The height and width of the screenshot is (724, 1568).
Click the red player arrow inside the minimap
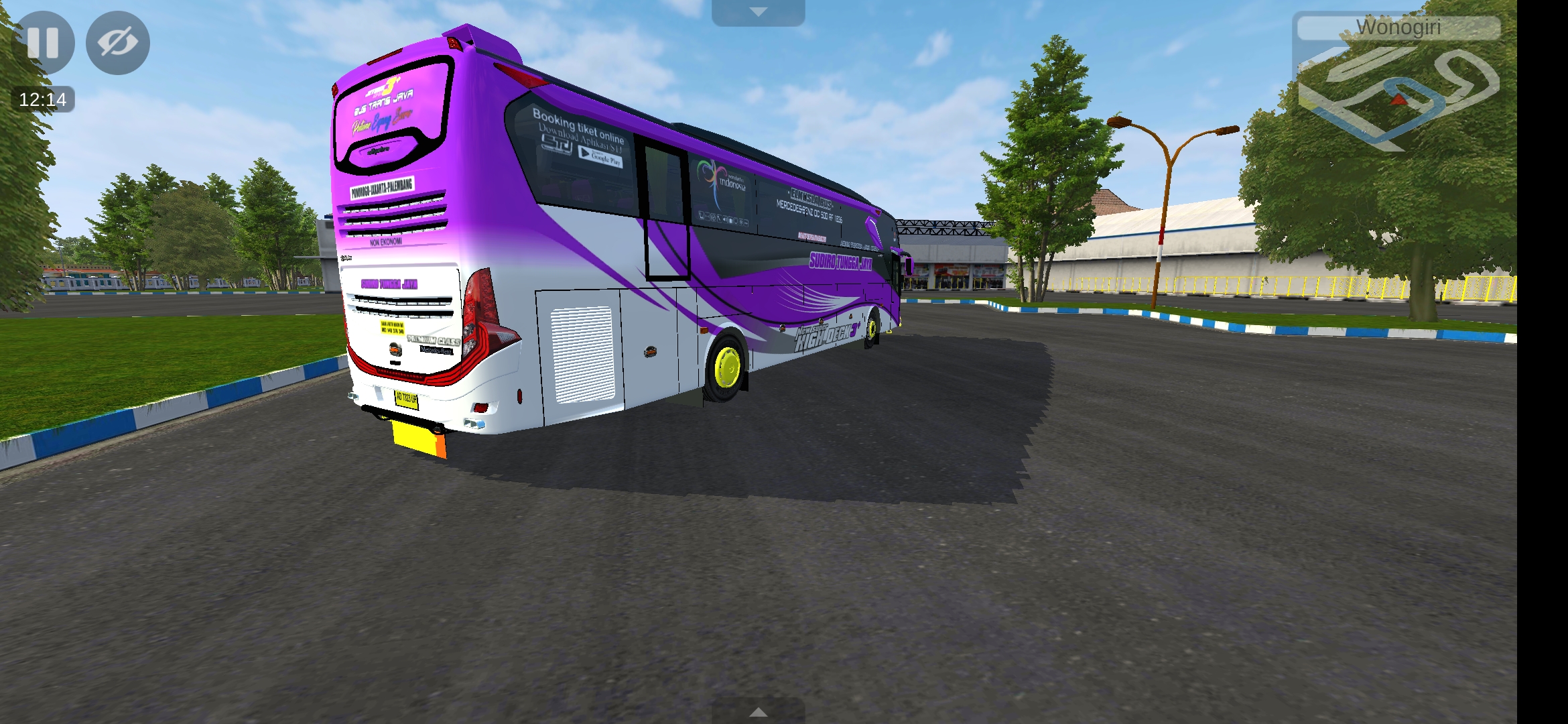tap(1400, 101)
